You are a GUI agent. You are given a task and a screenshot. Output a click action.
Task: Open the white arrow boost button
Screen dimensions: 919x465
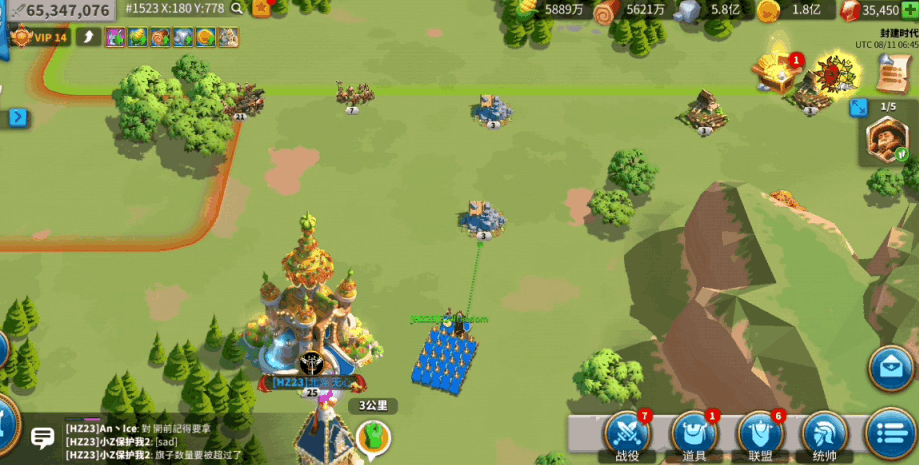click(x=89, y=38)
